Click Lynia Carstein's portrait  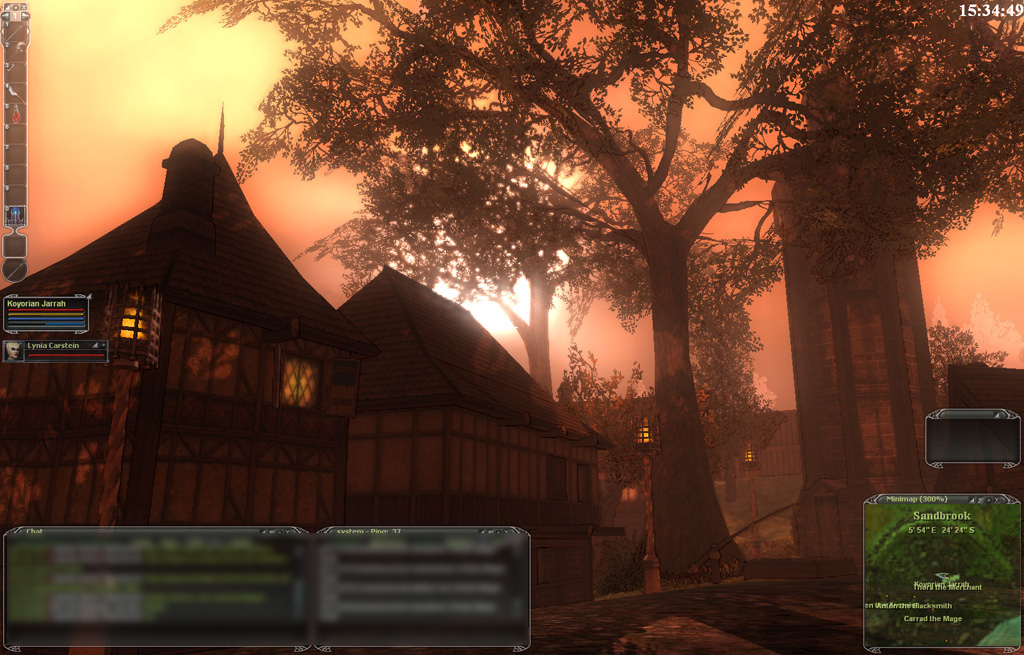(14, 351)
